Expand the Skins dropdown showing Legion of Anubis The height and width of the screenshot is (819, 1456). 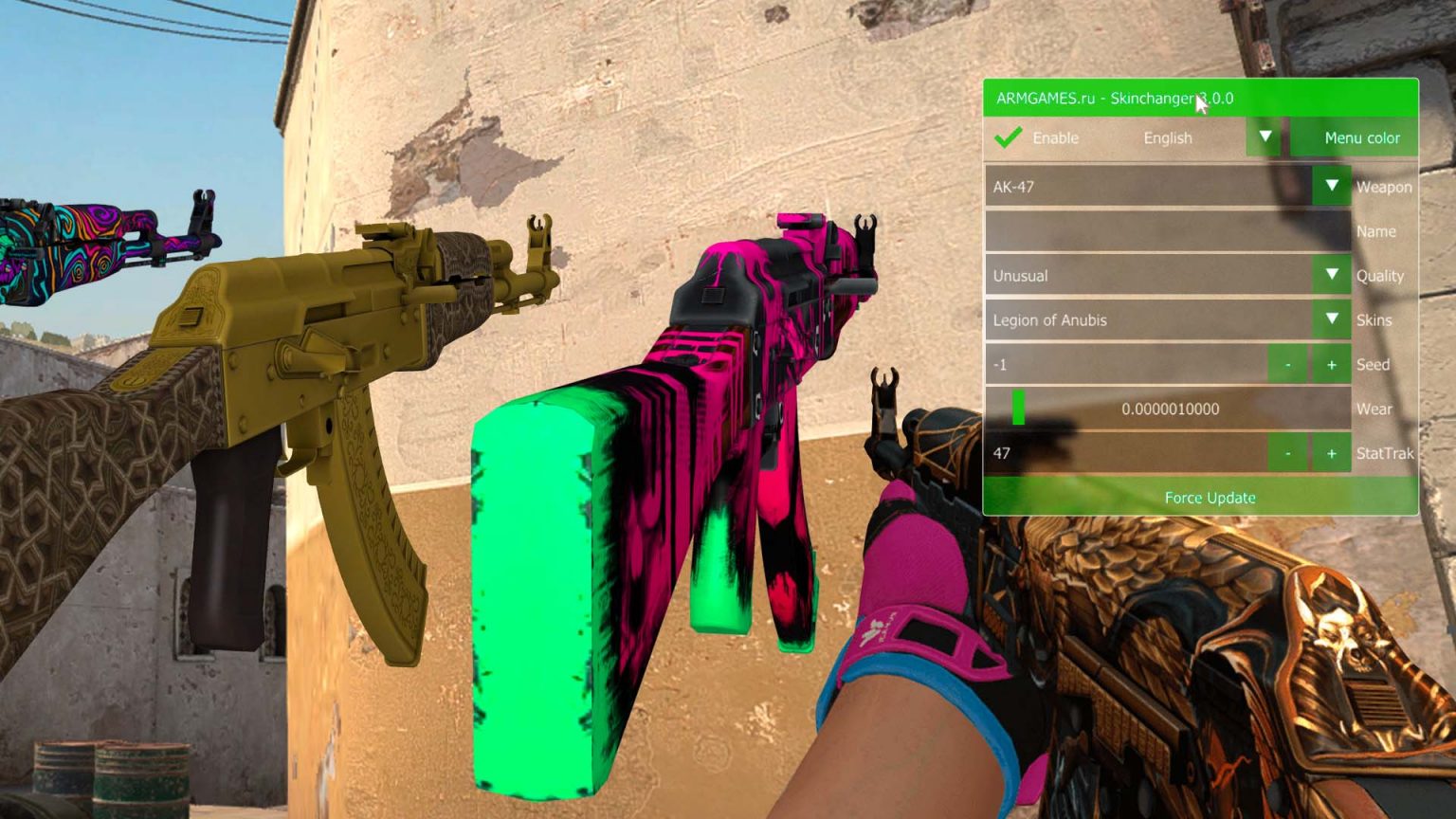click(x=1137, y=319)
